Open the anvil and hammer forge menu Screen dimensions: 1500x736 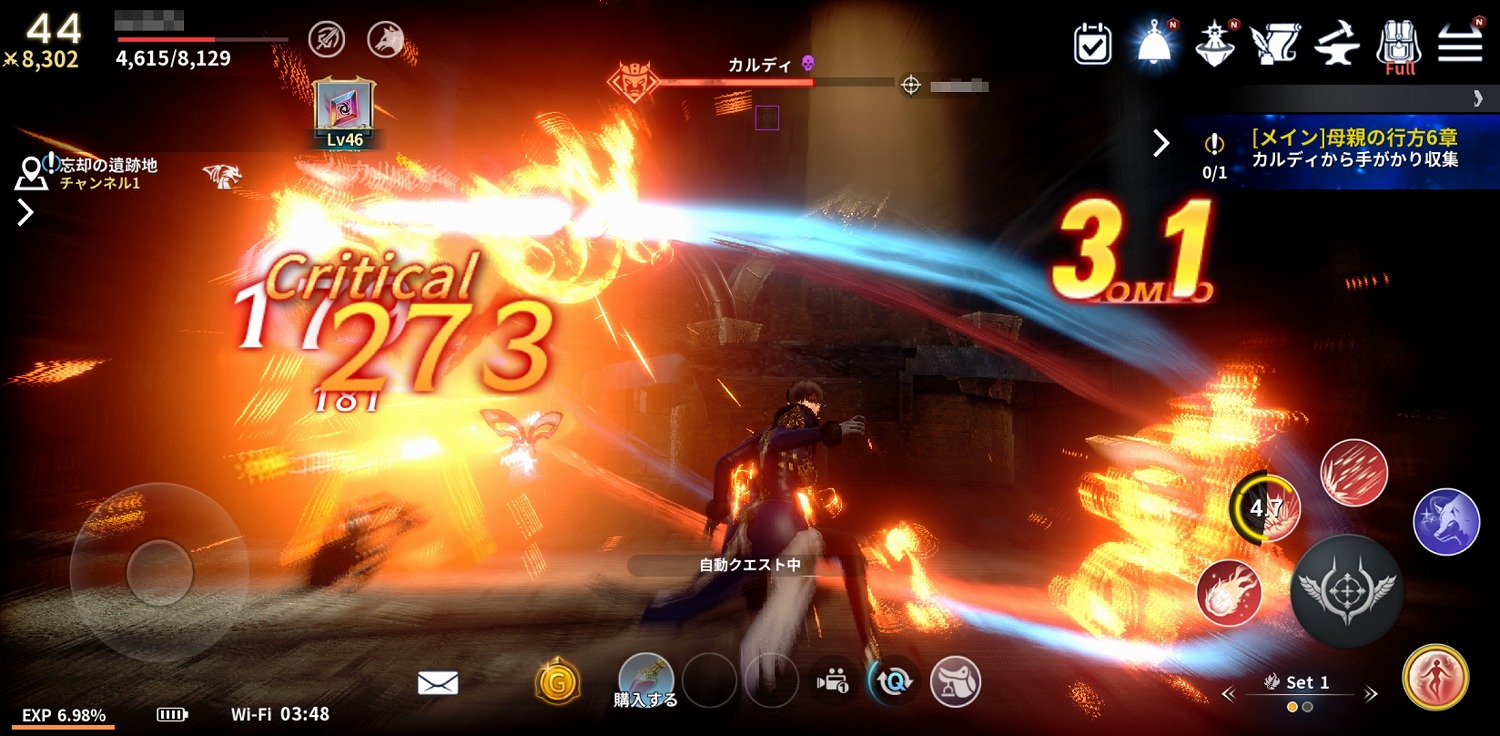[x=1337, y=44]
